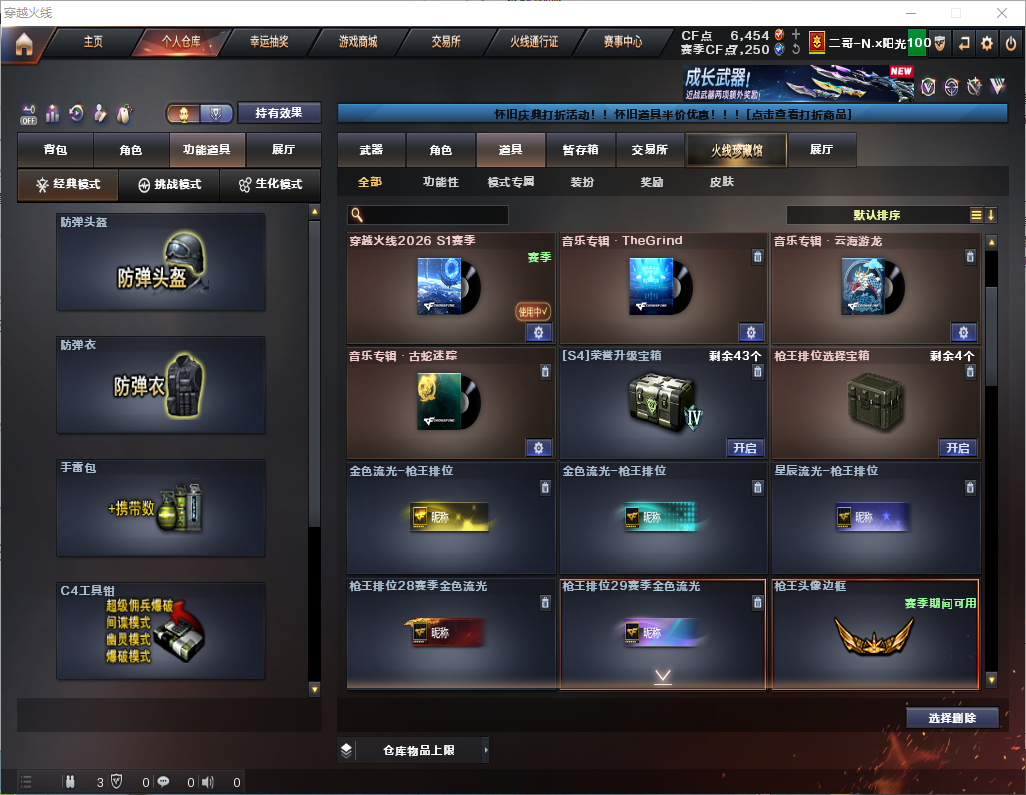Choose the C4工具钳 item card
Screen dimensions: 1026x795
pos(161,631)
